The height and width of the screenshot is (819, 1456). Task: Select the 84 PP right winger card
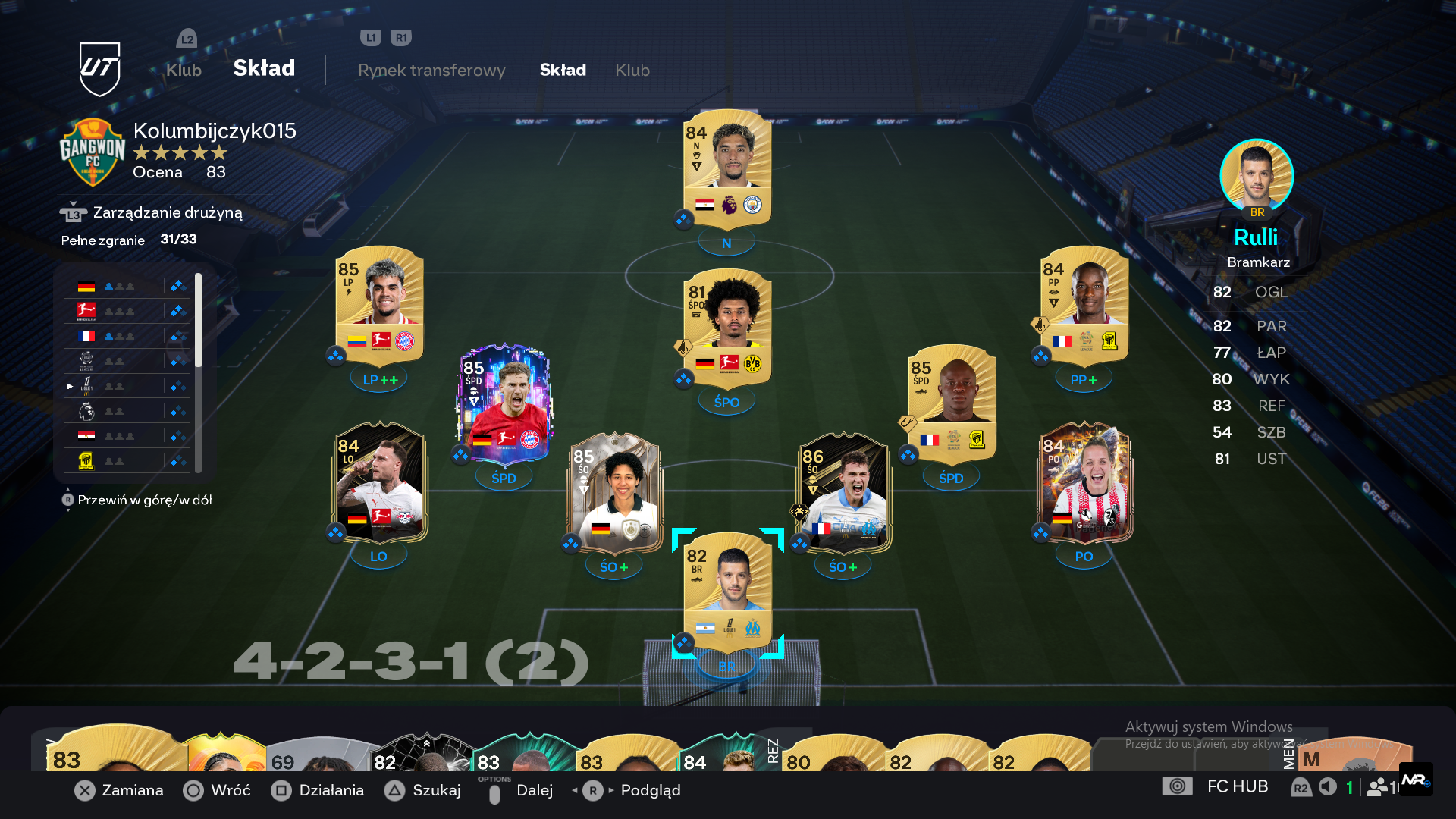(1084, 305)
